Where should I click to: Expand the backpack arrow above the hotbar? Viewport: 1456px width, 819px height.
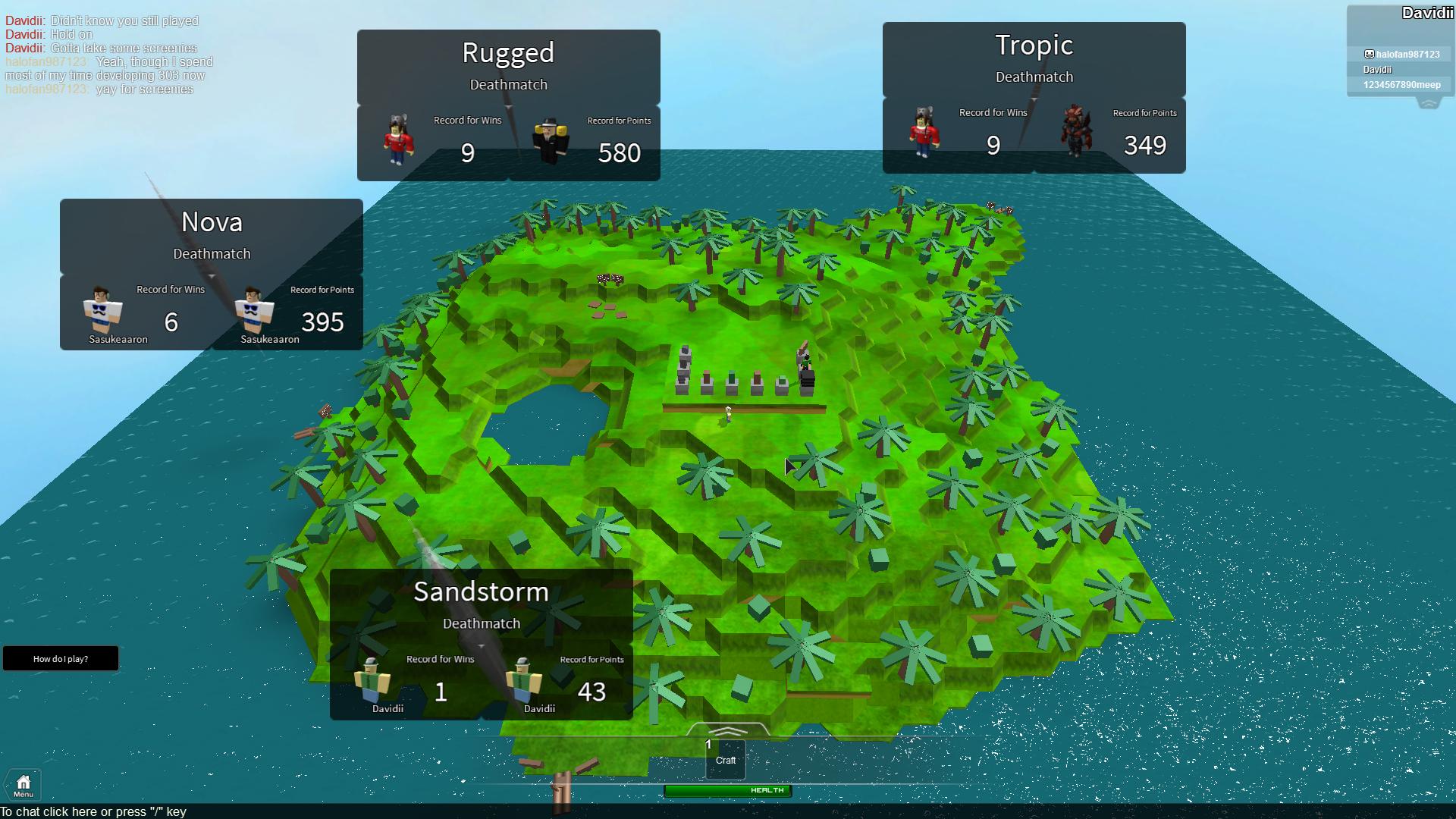(727, 731)
